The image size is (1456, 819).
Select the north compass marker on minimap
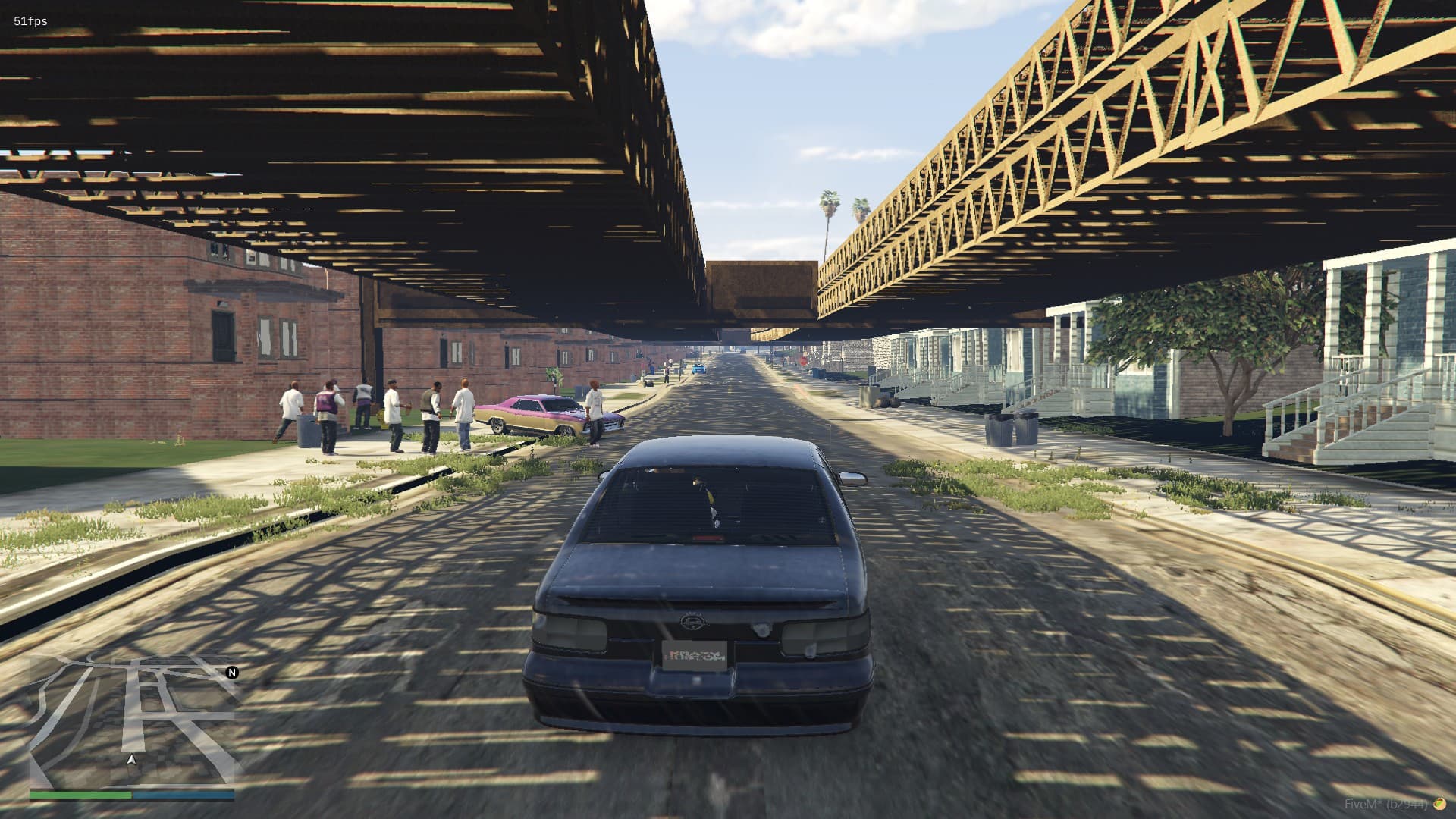[x=232, y=673]
